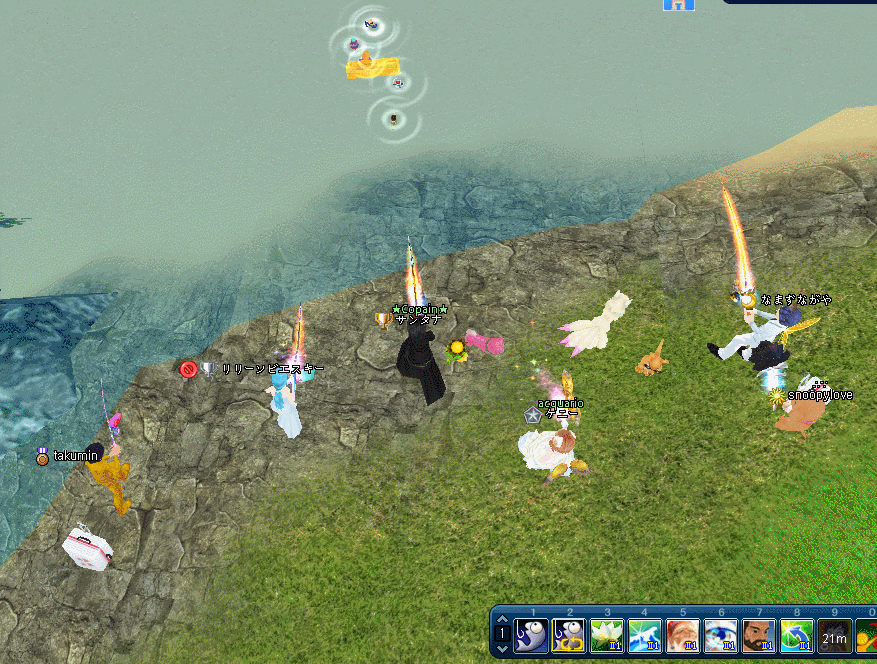
Task: Switch hotbar page up with the arrow
Action: tap(503, 620)
